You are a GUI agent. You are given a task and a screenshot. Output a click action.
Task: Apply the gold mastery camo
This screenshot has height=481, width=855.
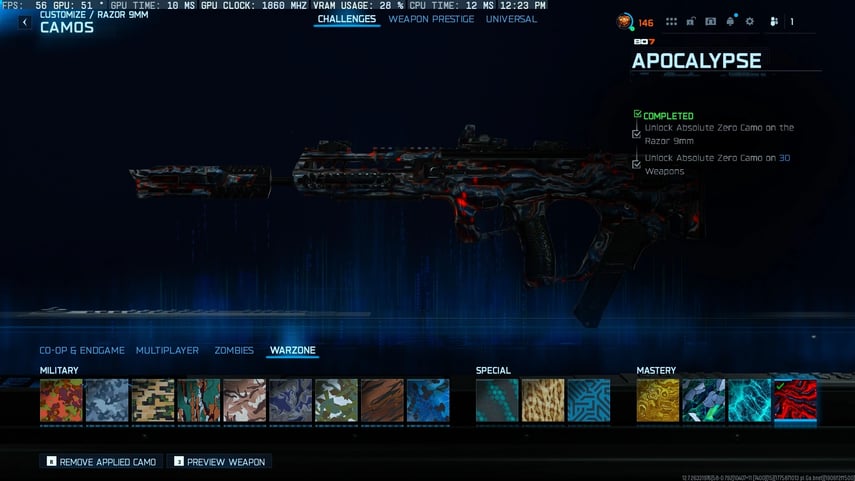pos(658,400)
